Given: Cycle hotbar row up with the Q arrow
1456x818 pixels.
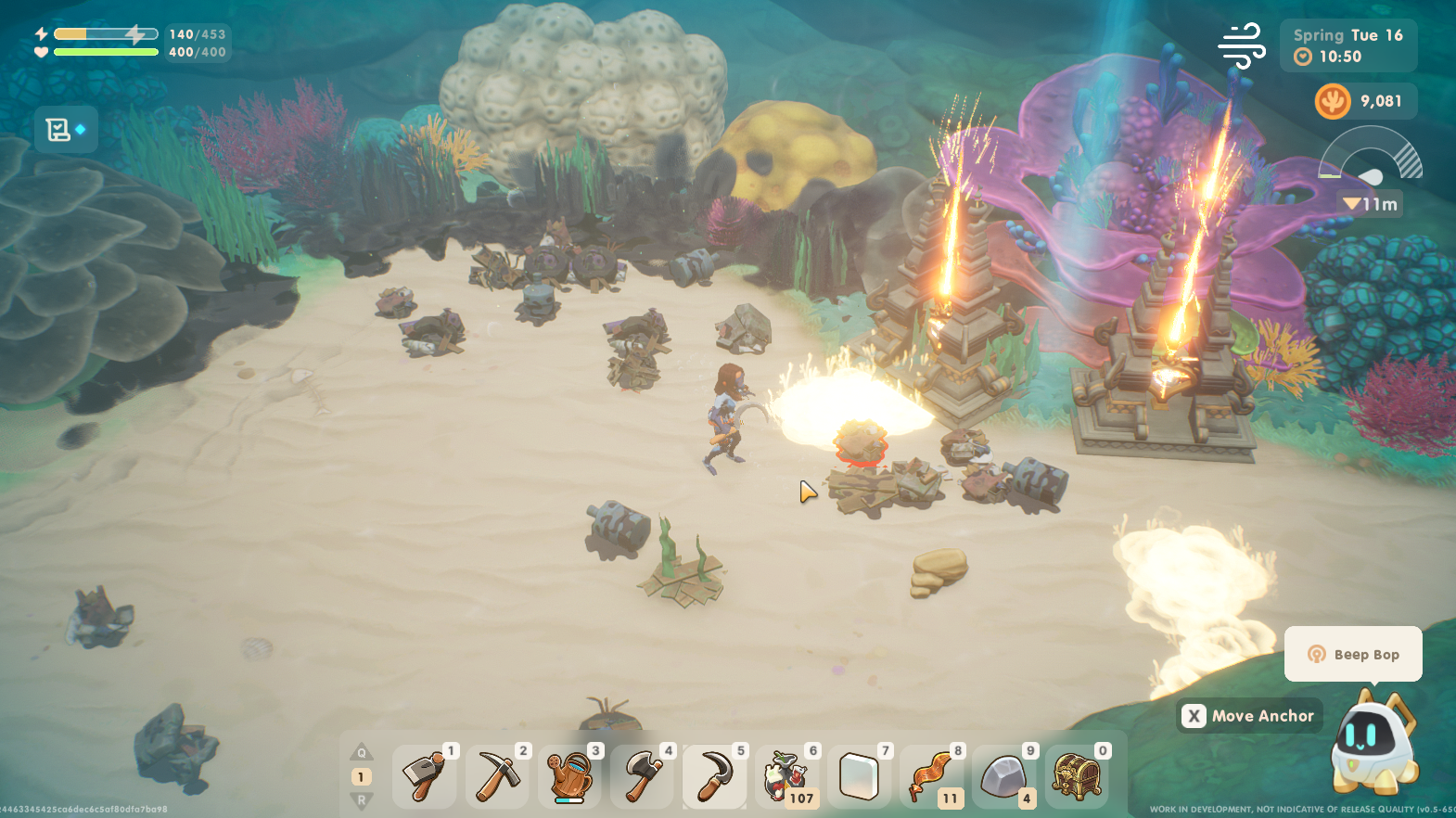Looking at the screenshot, I should (x=362, y=752).
